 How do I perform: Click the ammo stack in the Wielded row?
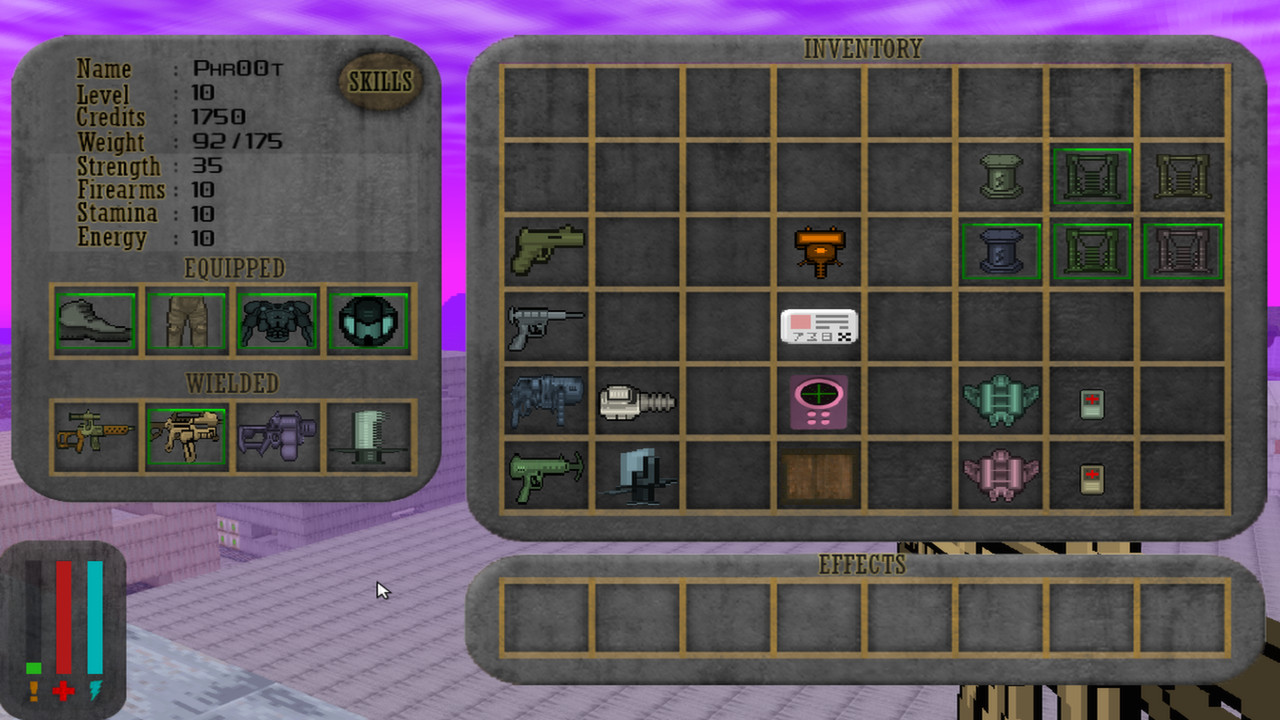[x=370, y=433]
